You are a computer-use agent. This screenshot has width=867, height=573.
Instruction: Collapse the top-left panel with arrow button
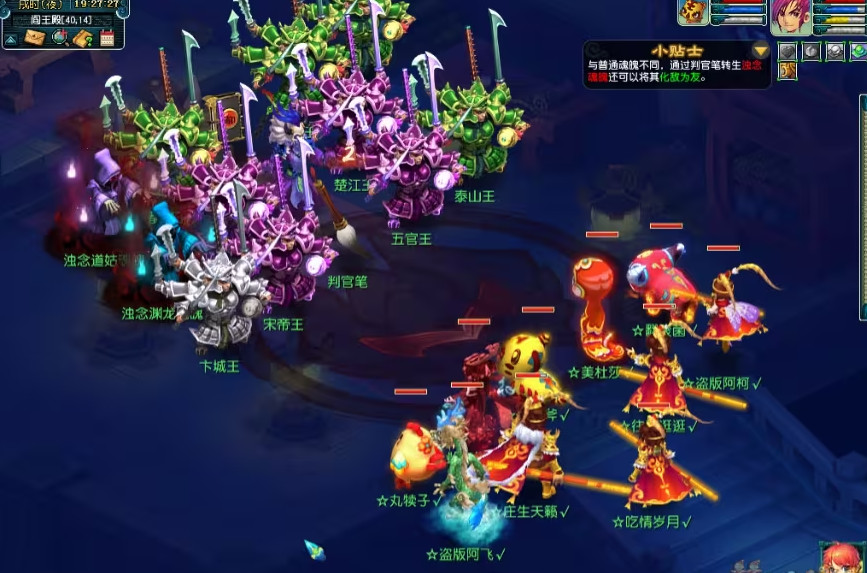point(11,38)
